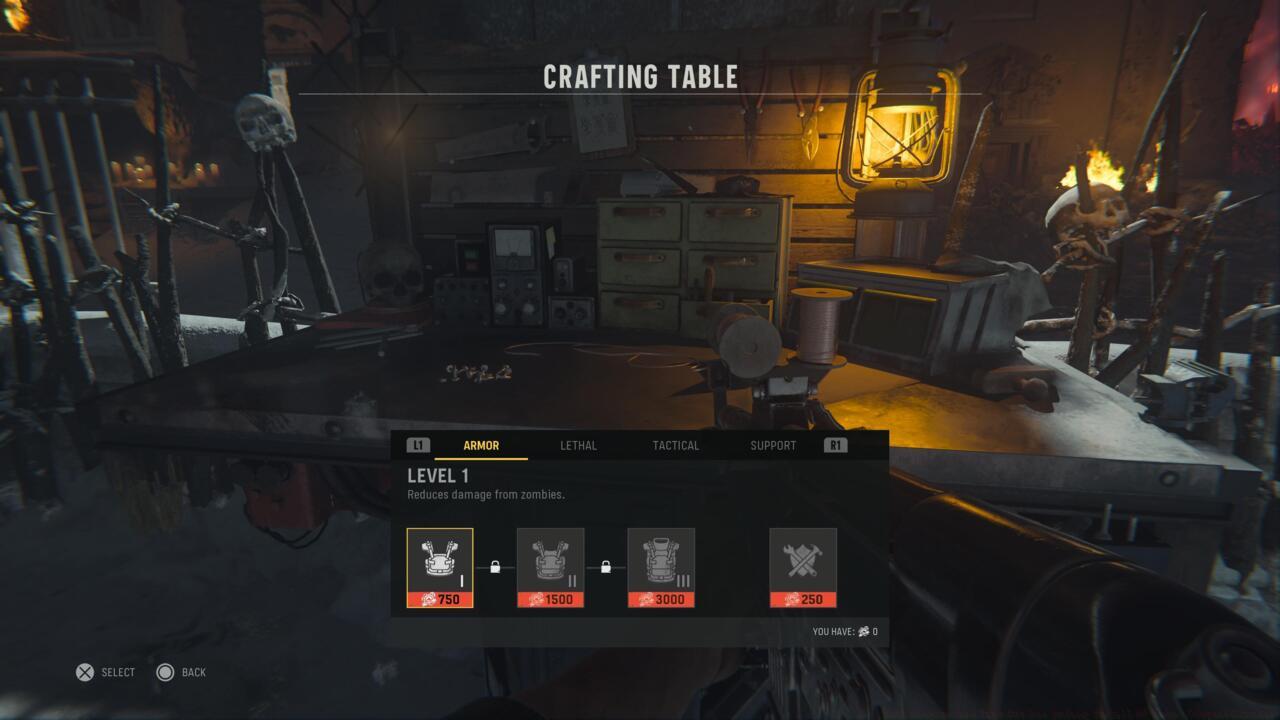
Task: Select the Level I armor vest icon
Action: tap(440, 560)
